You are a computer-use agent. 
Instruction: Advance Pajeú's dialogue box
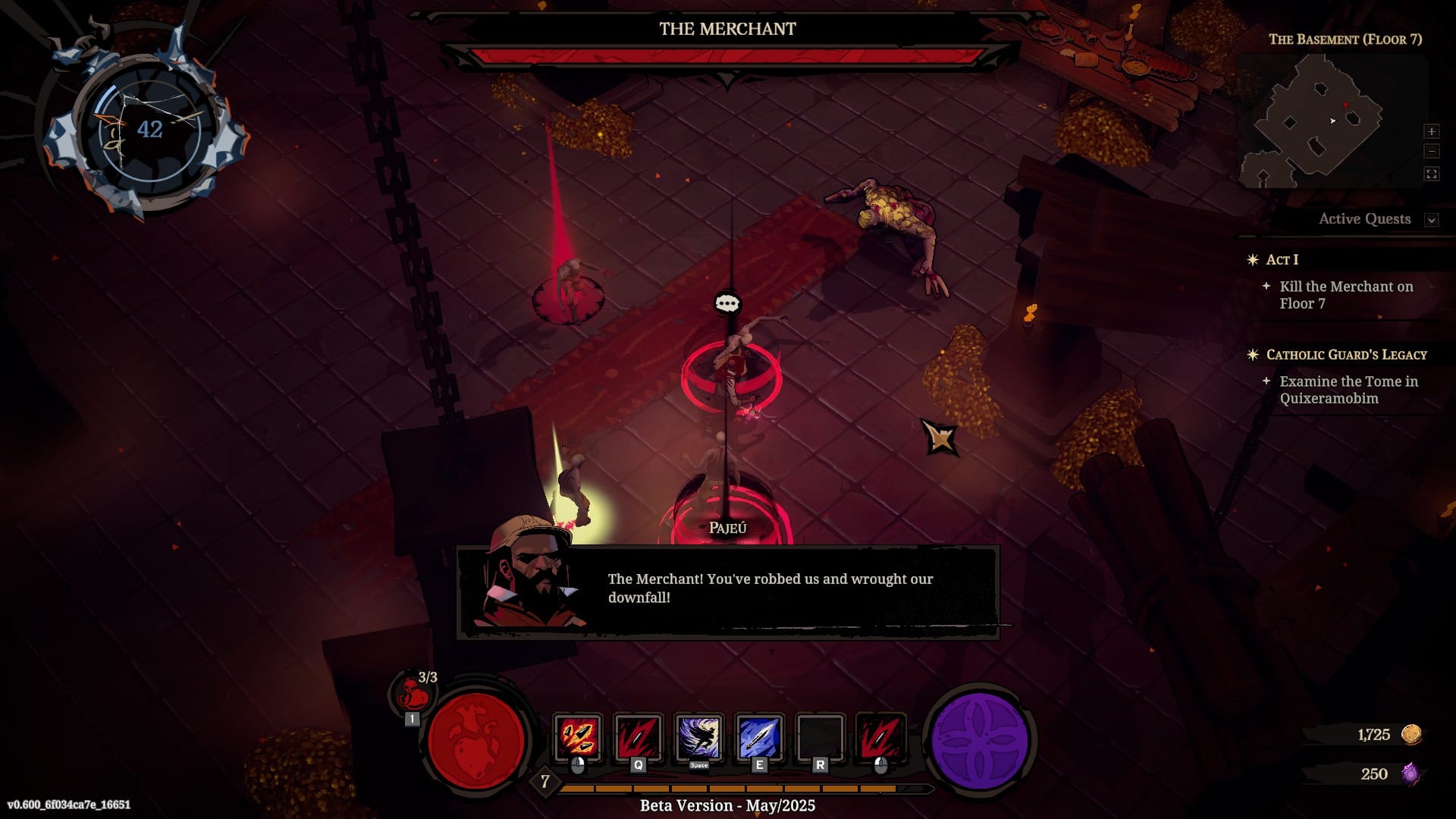click(727, 591)
